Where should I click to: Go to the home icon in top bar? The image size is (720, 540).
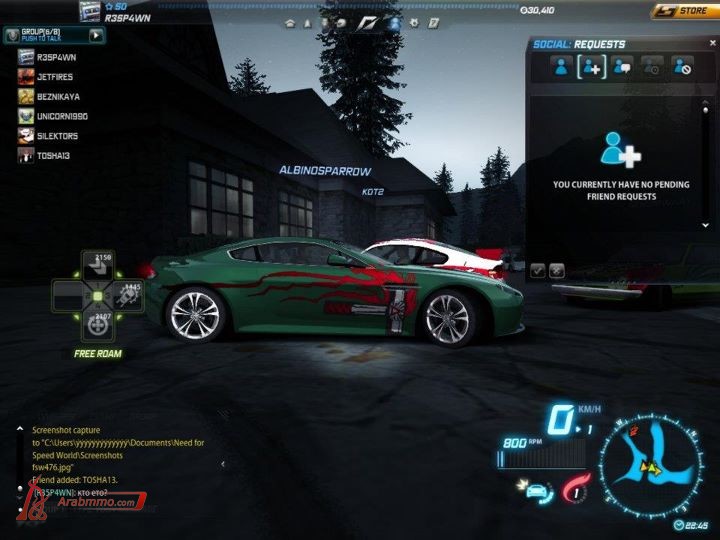tap(289, 21)
